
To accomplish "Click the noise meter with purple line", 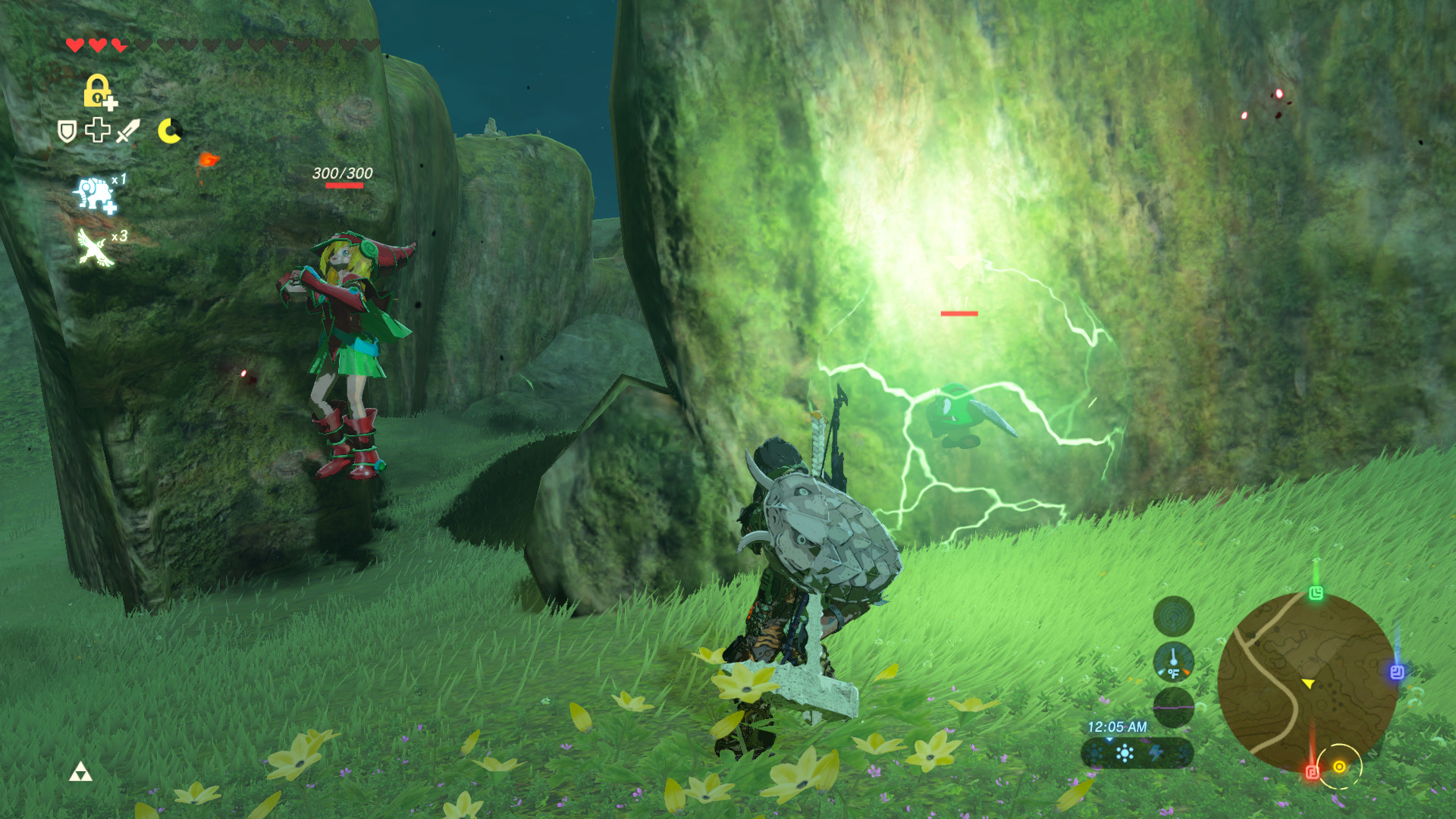I will pyautogui.click(x=1173, y=707).
